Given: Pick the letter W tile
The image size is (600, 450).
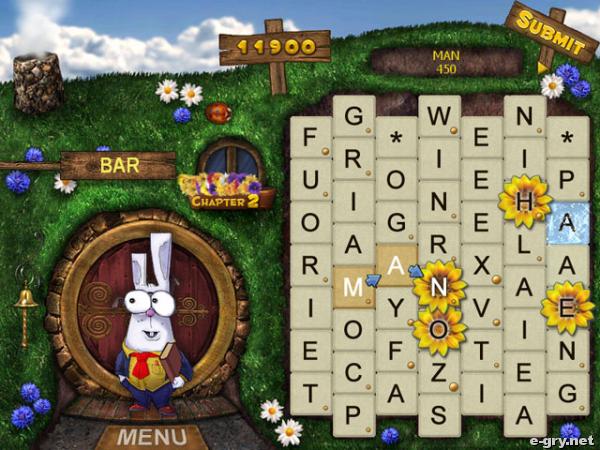Looking at the screenshot, I should [x=438, y=116].
